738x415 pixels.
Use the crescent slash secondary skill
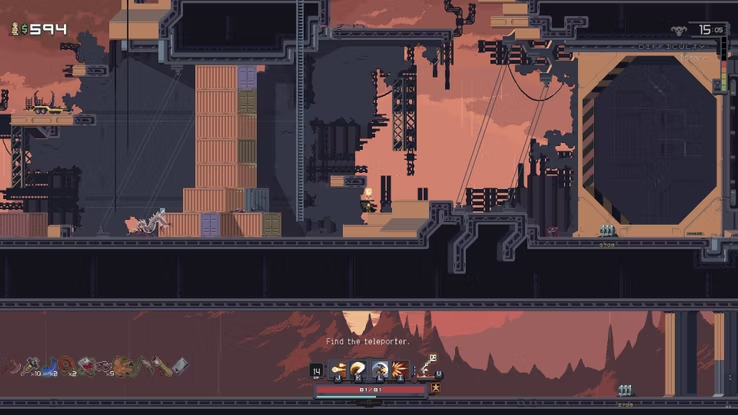(358, 371)
